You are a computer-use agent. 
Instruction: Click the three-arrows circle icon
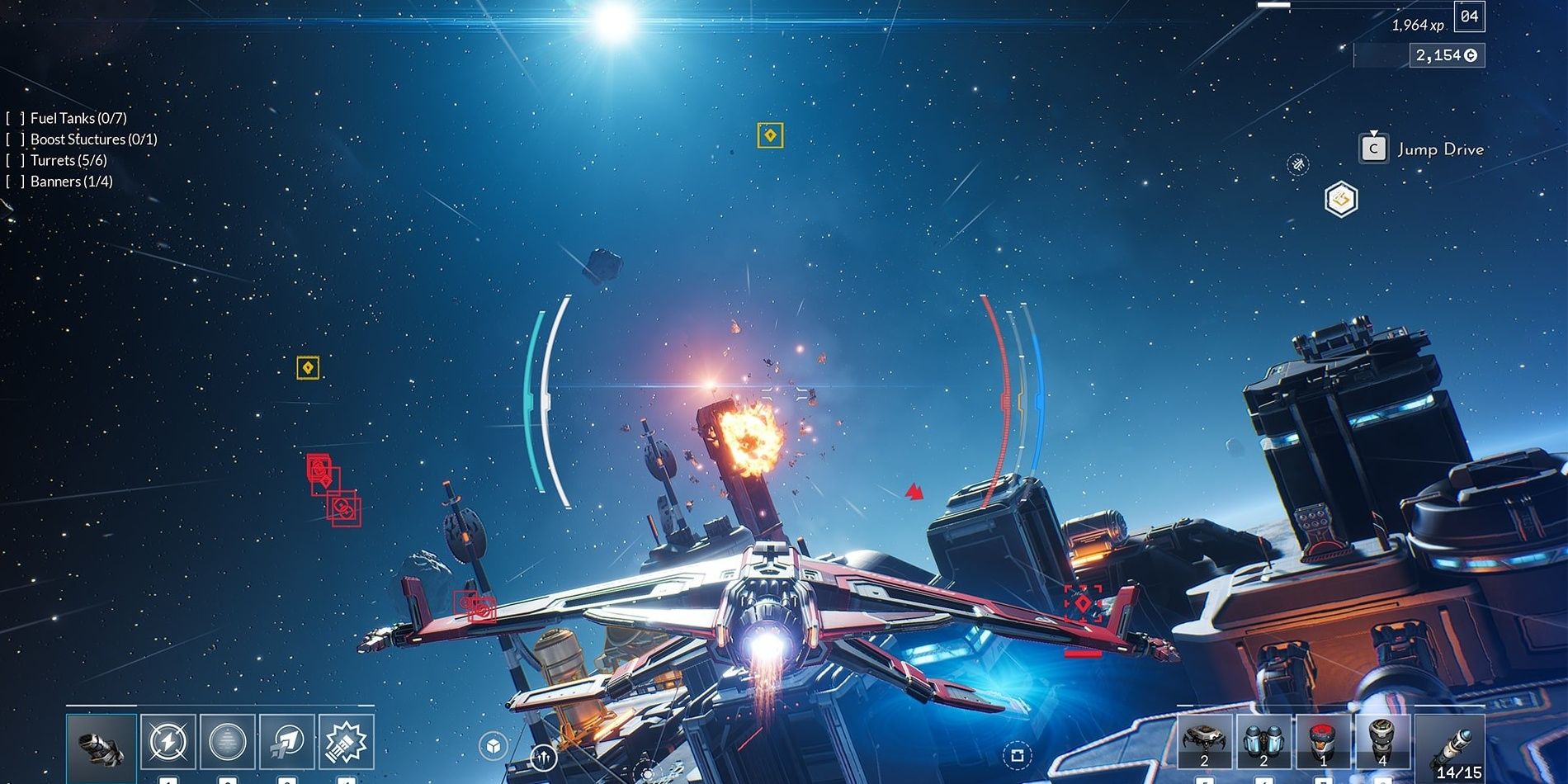click(x=543, y=756)
